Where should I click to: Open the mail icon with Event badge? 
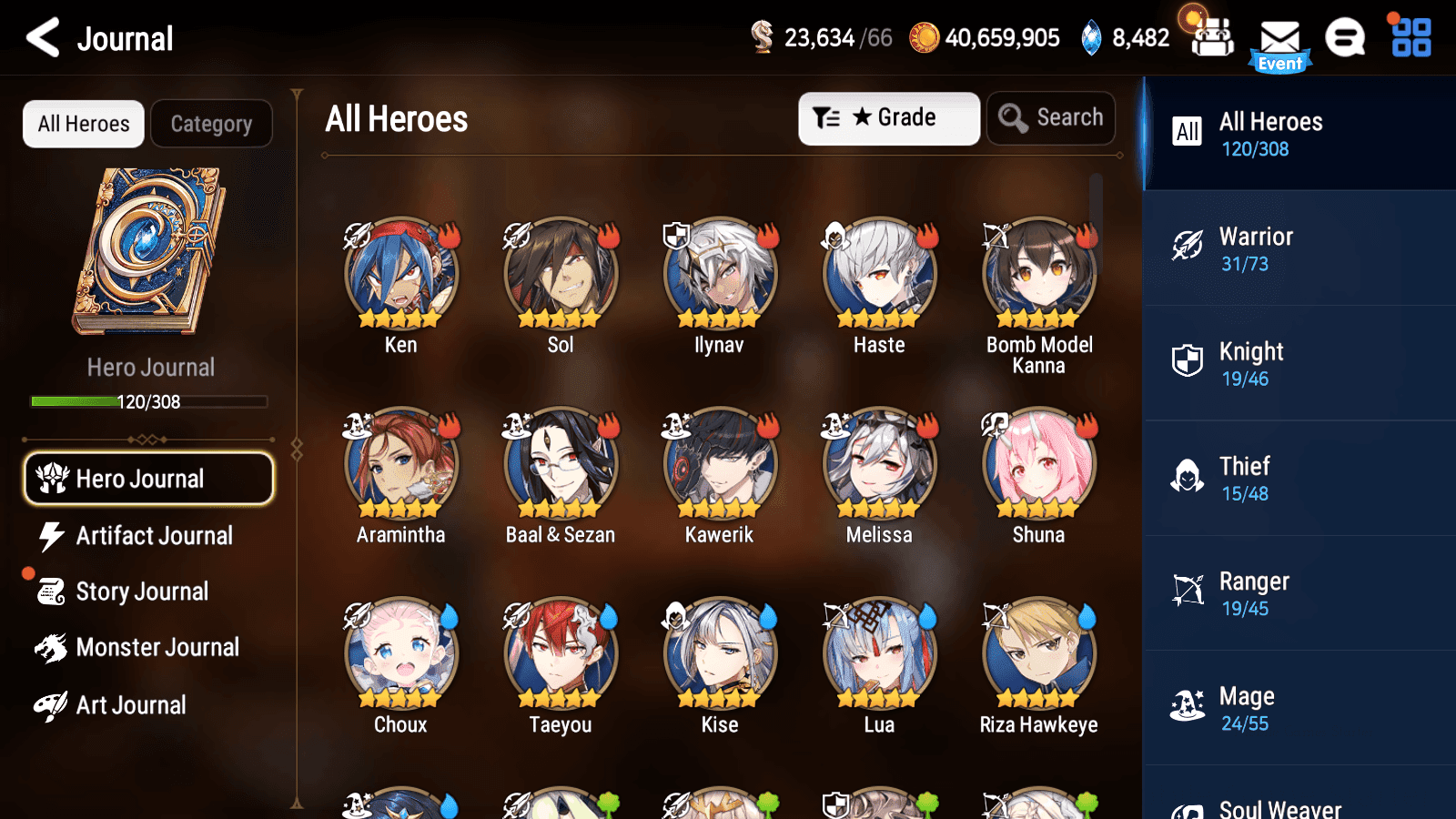tap(1280, 38)
